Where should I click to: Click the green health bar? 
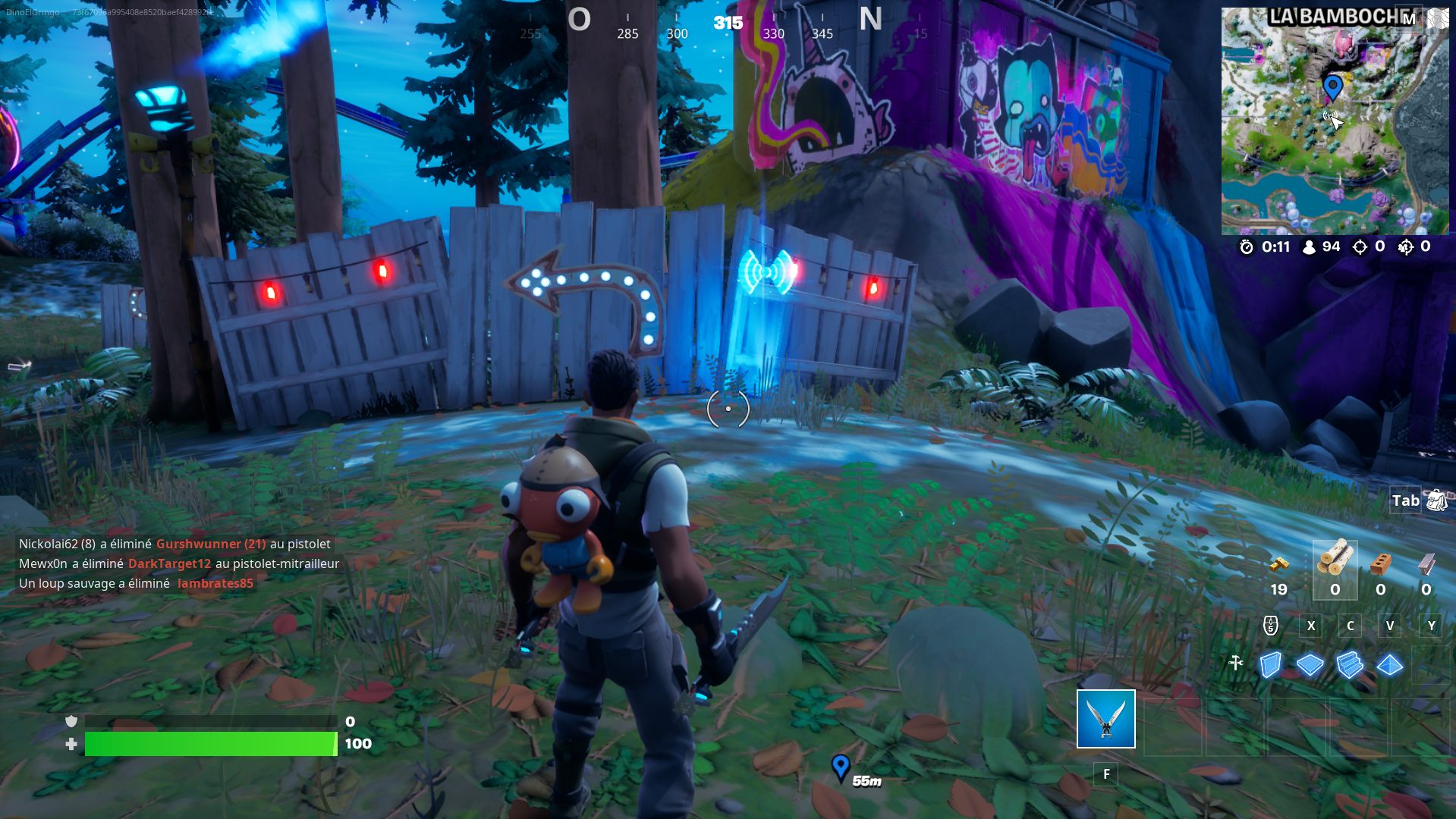point(210,744)
